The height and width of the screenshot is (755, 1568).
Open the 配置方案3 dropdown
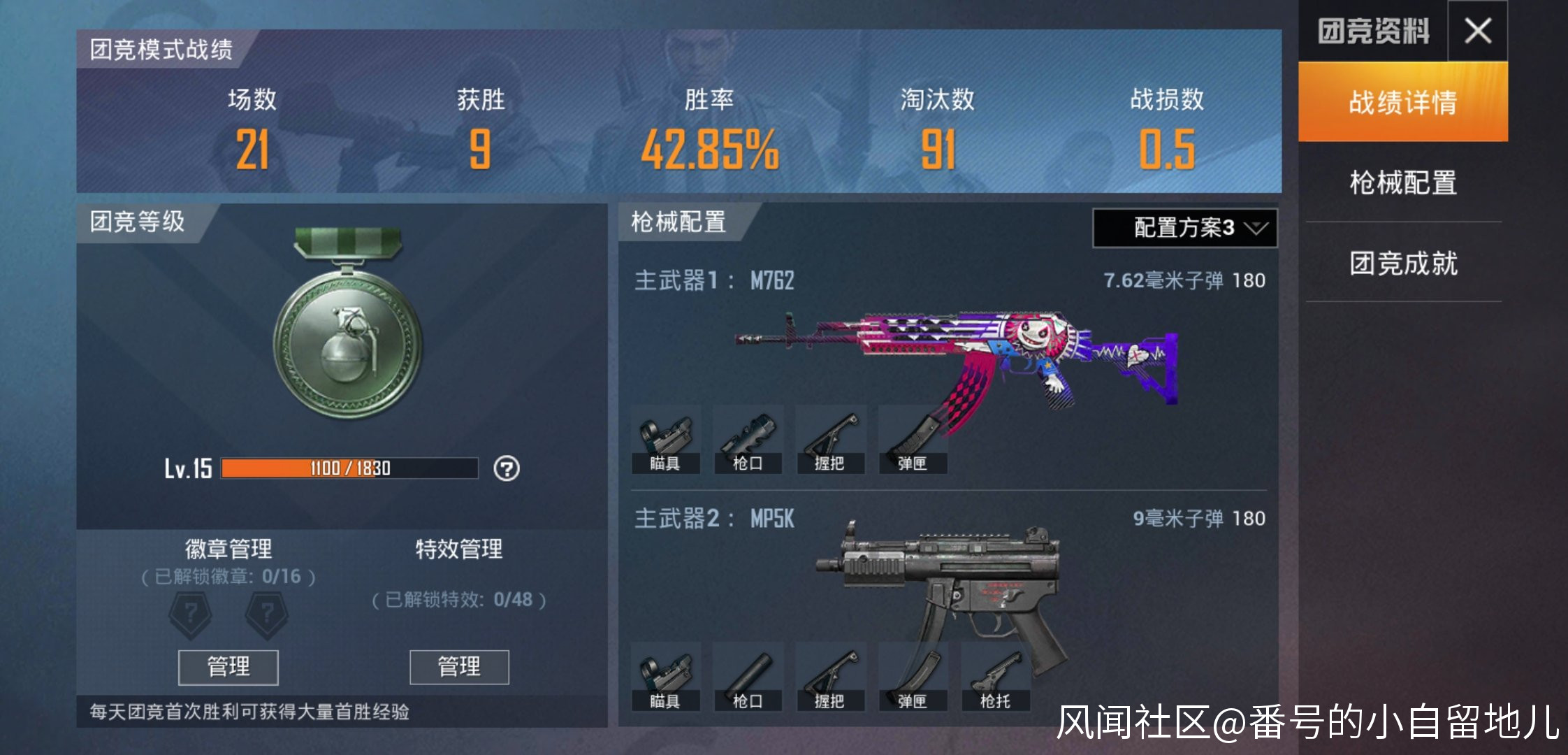[x=1184, y=228]
